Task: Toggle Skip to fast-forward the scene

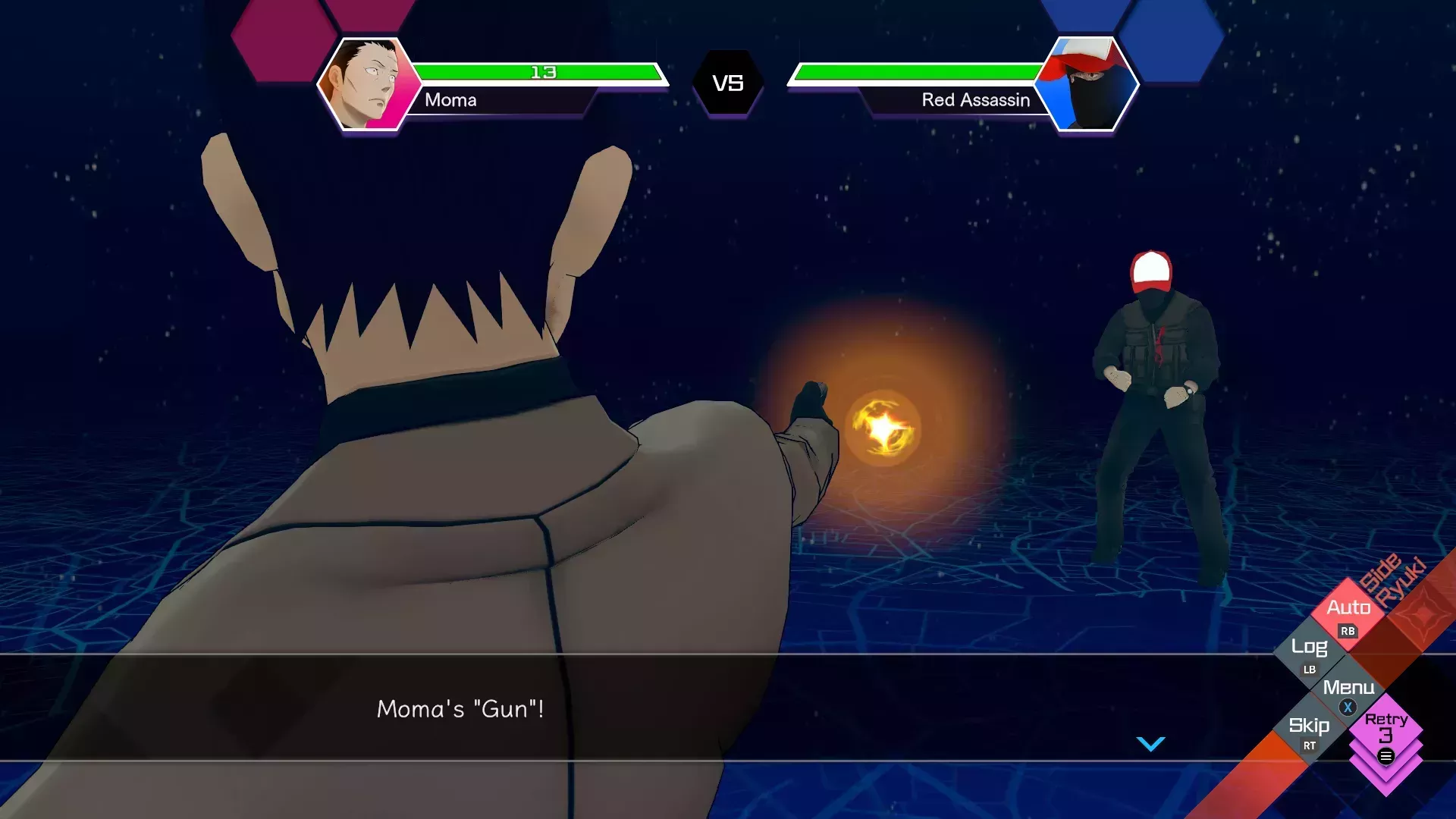Action: click(x=1310, y=726)
